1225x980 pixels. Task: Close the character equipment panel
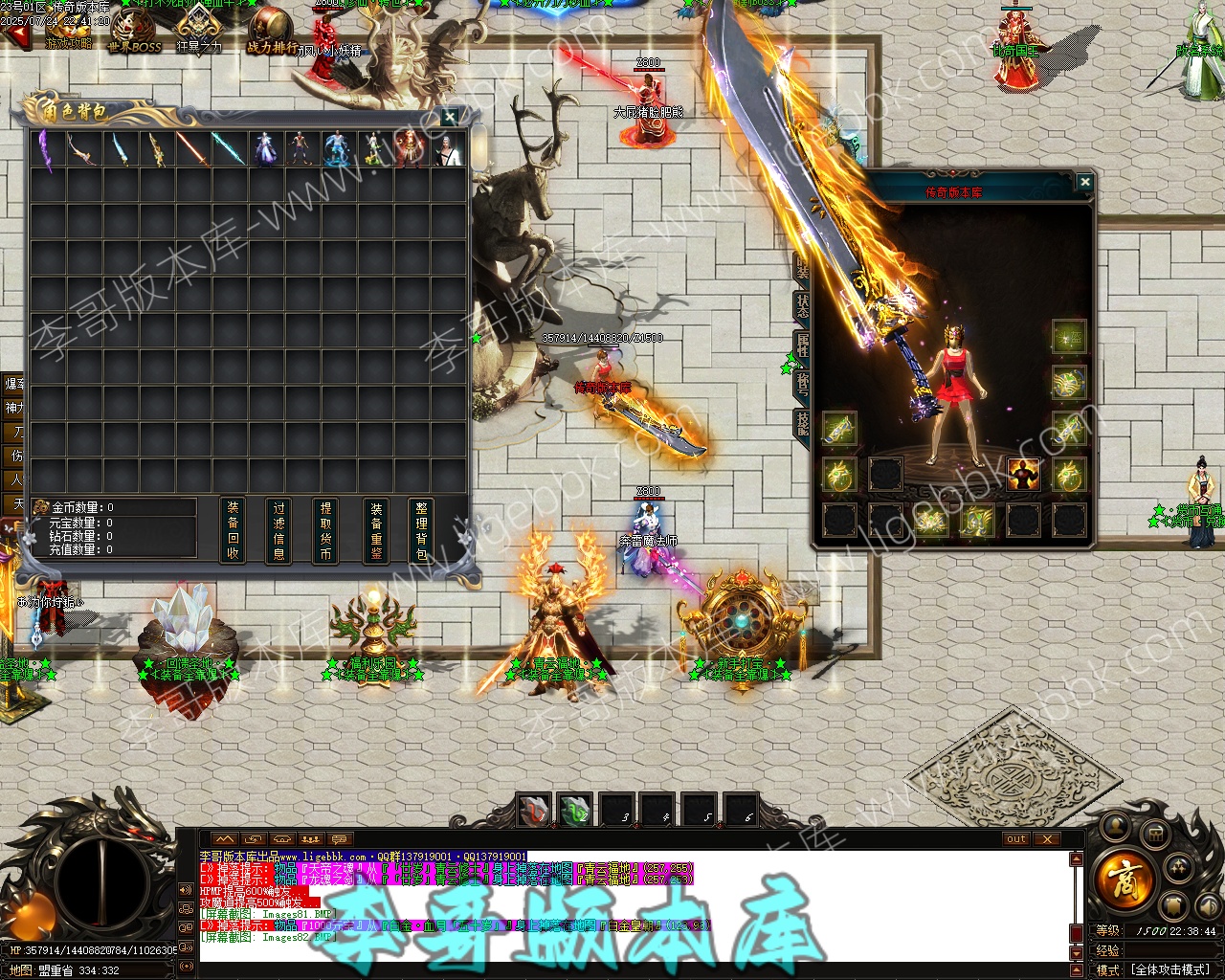(1083, 182)
